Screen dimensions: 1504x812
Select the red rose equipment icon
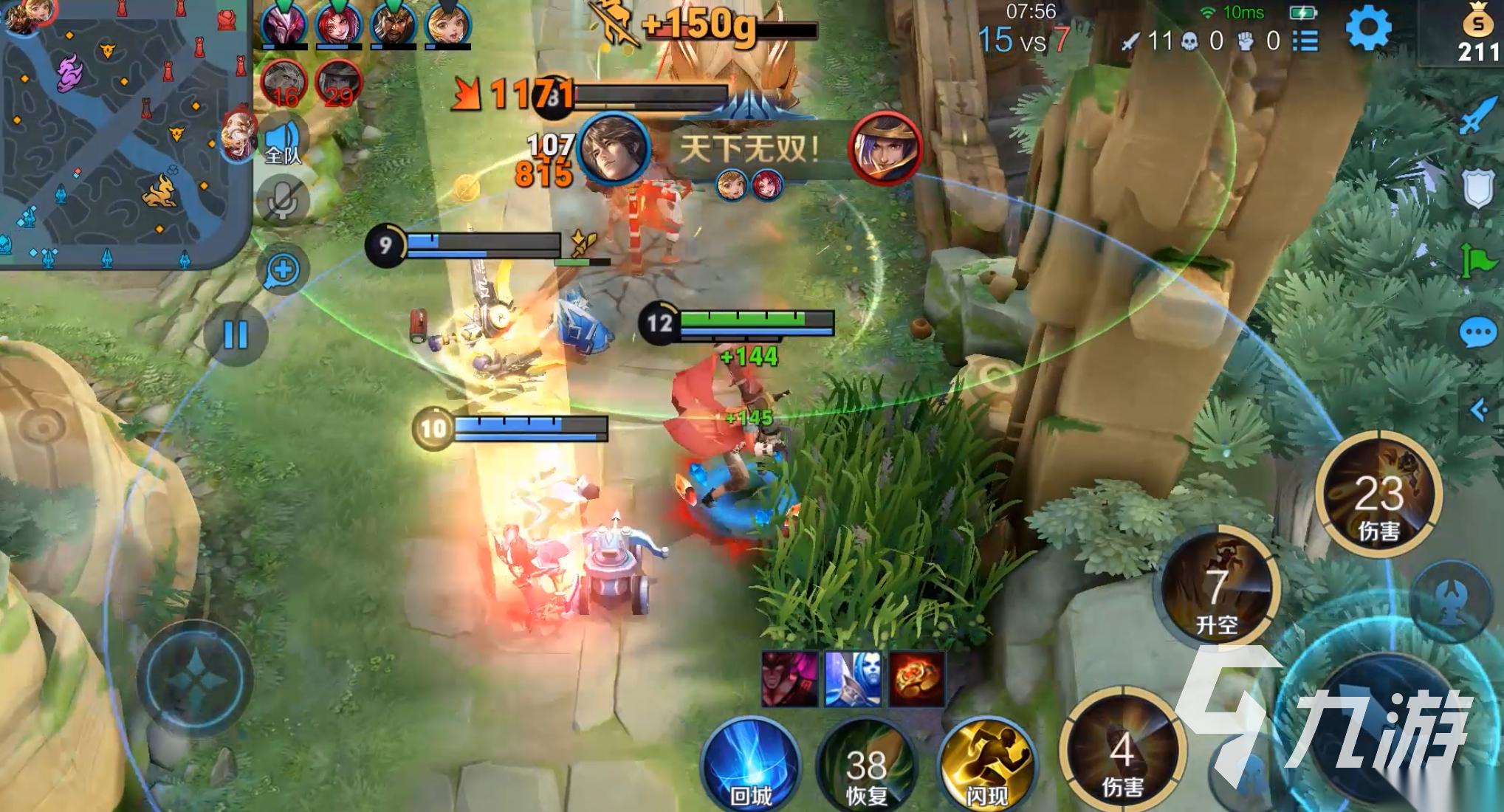click(x=916, y=678)
